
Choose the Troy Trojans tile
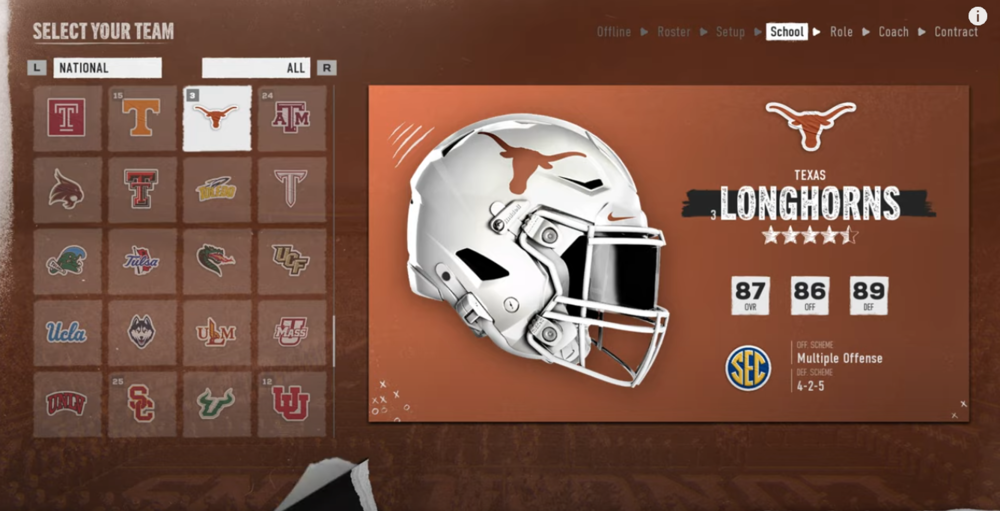[292, 189]
